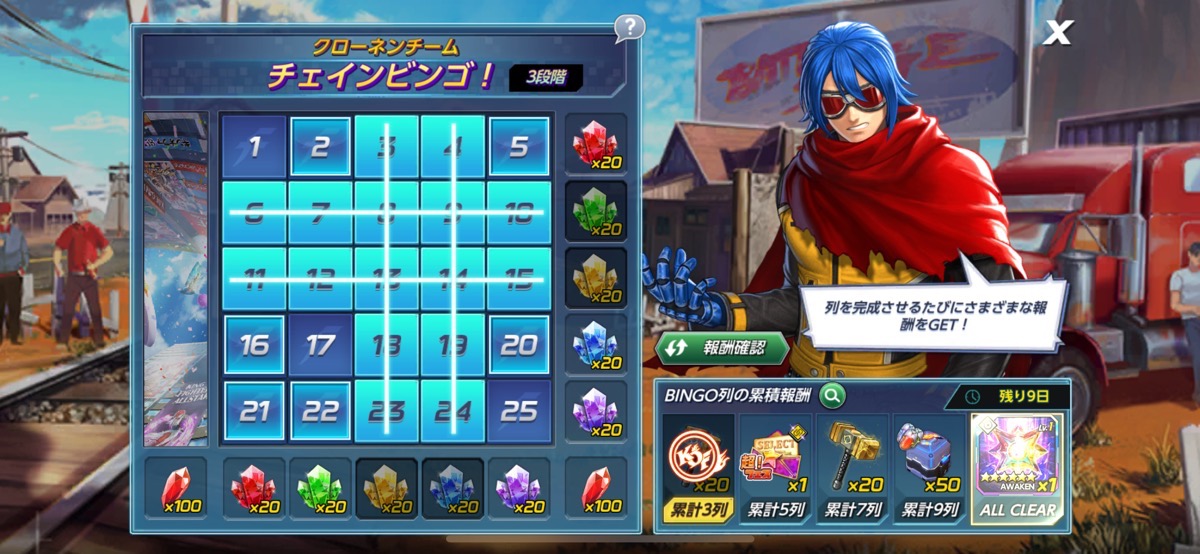Pick bingo tile number 5

[x=518, y=147]
